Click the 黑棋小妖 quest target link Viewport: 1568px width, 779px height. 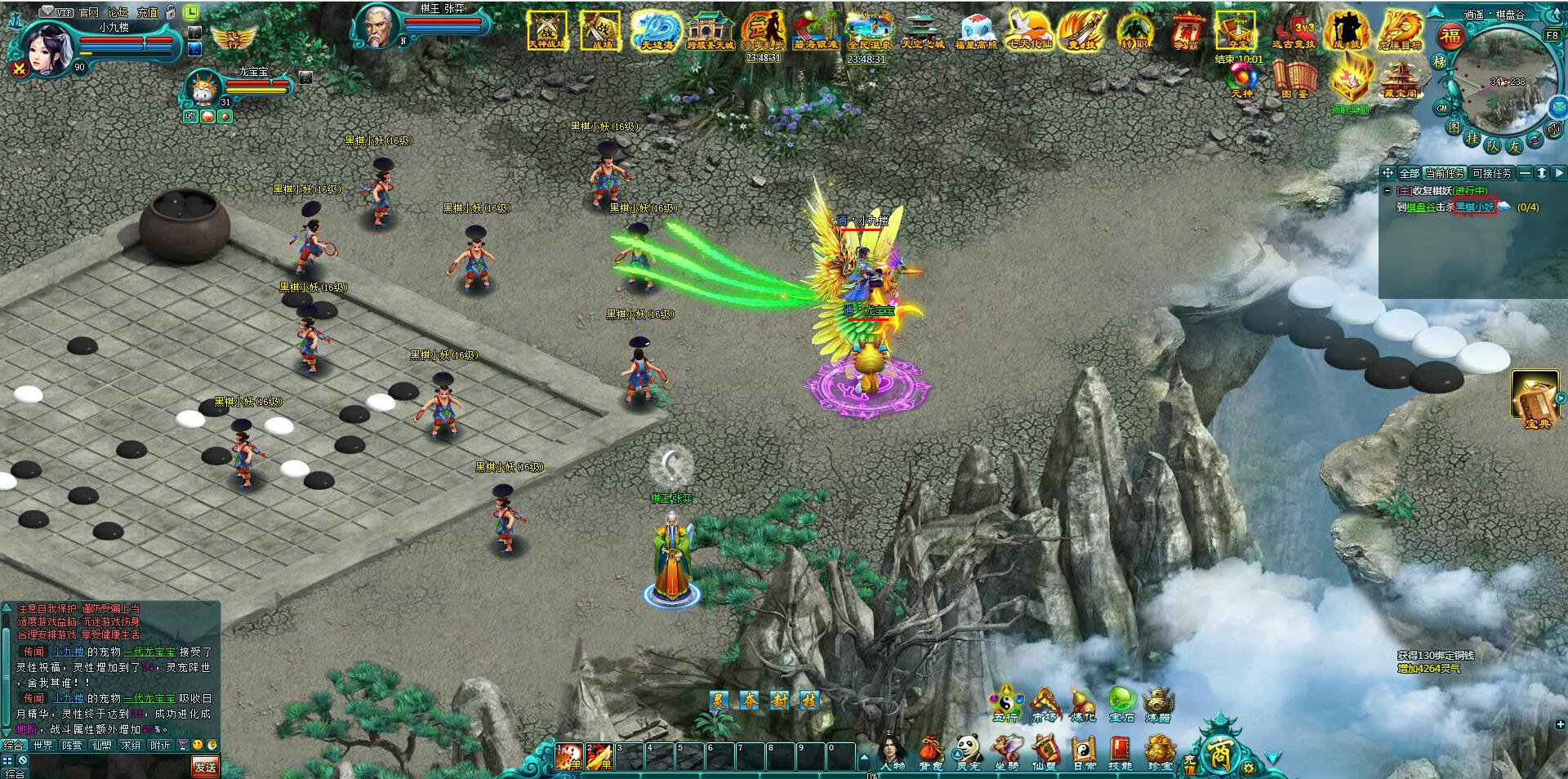1475,207
